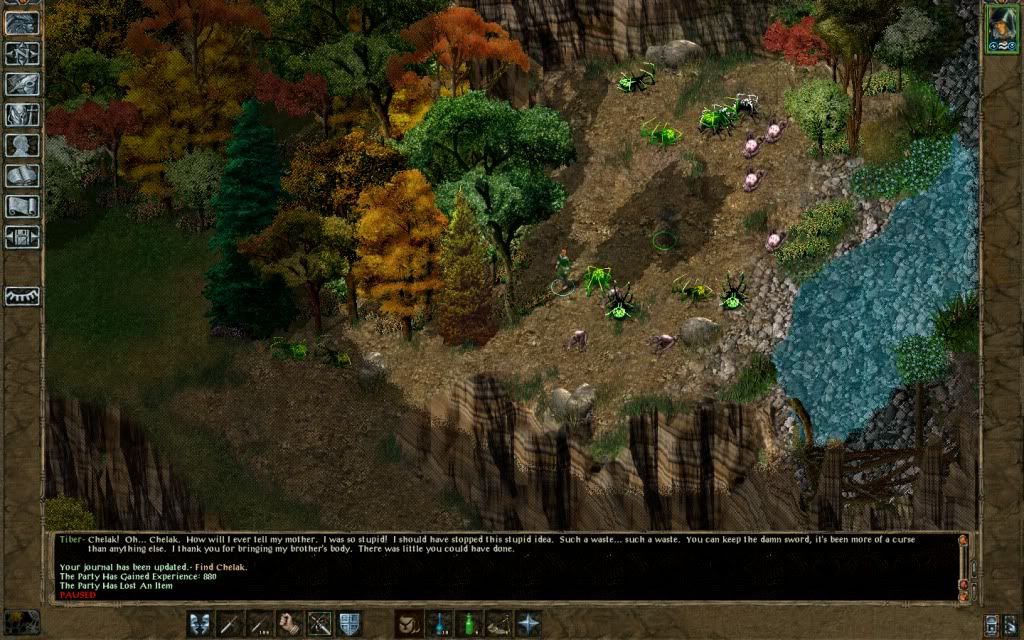The height and width of the screenshot is (640, 1024).
Task: Activate the talk mask action
Action: (200, 624)
